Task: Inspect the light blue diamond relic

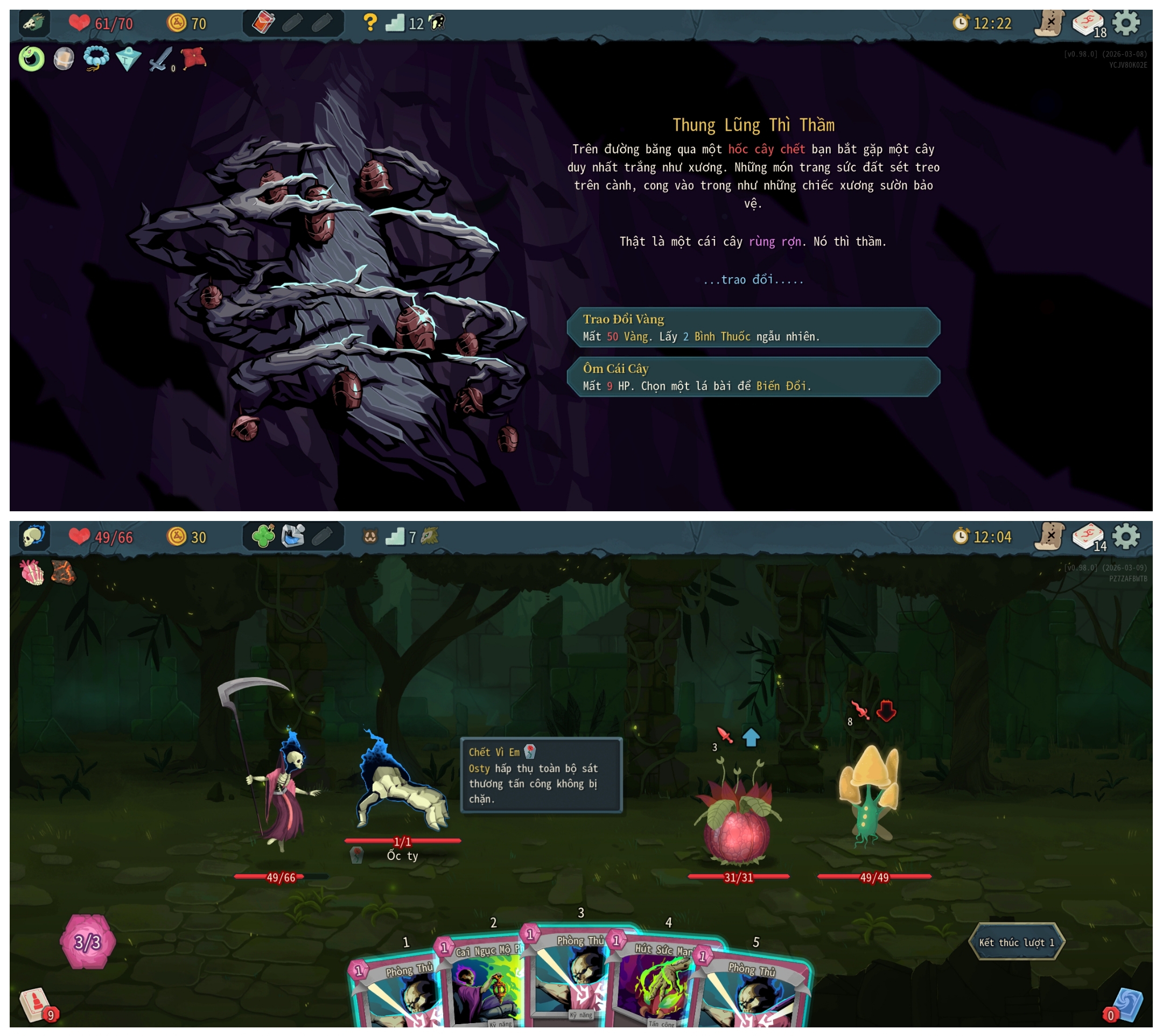Action: coord(128,59)
